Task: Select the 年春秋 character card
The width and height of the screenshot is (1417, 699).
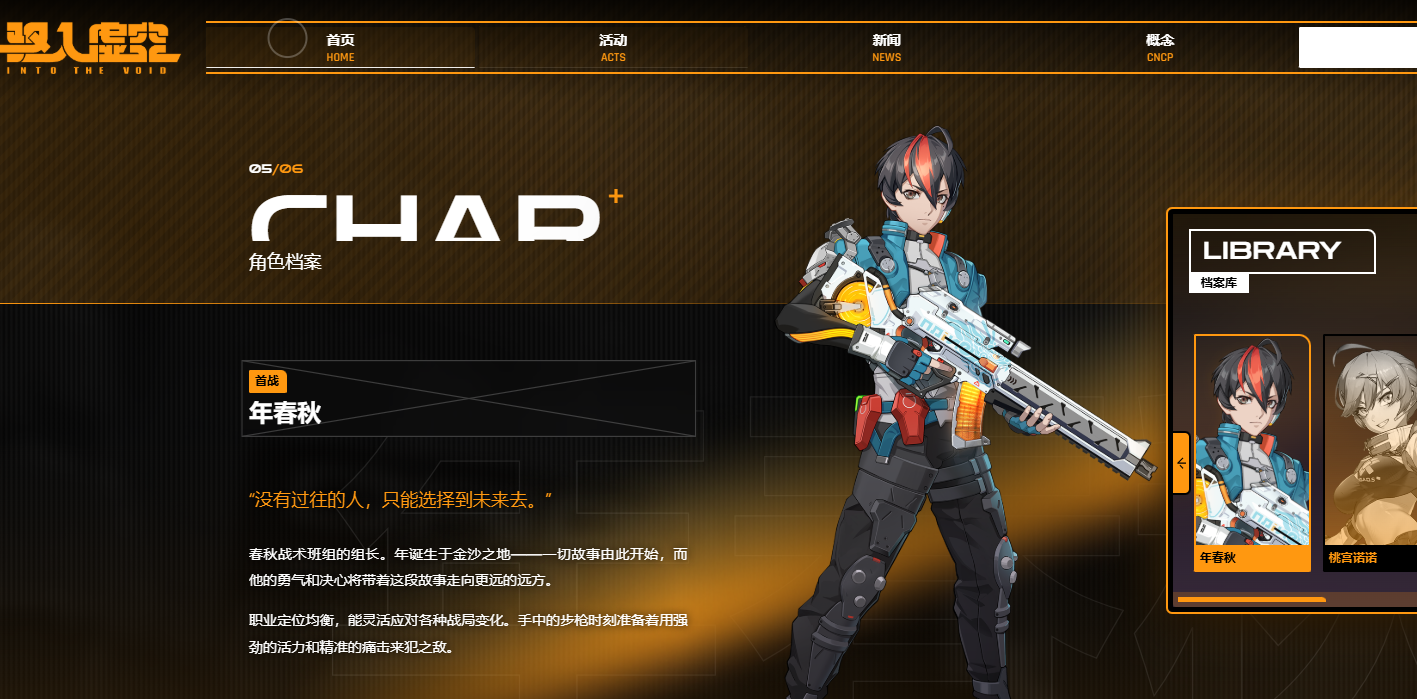Action: pos(1252,452)
